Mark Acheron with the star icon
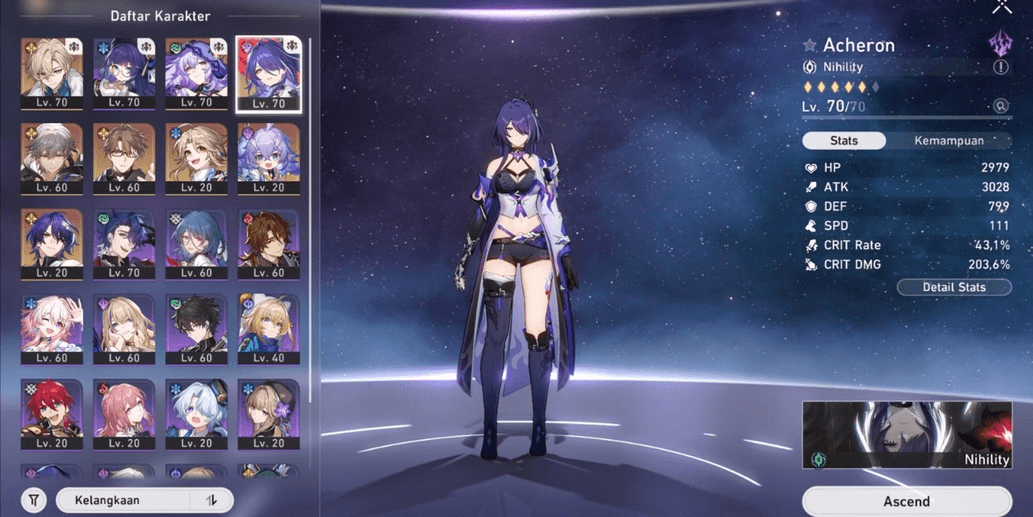This screenshot has height=517, width=1033. 810,45
